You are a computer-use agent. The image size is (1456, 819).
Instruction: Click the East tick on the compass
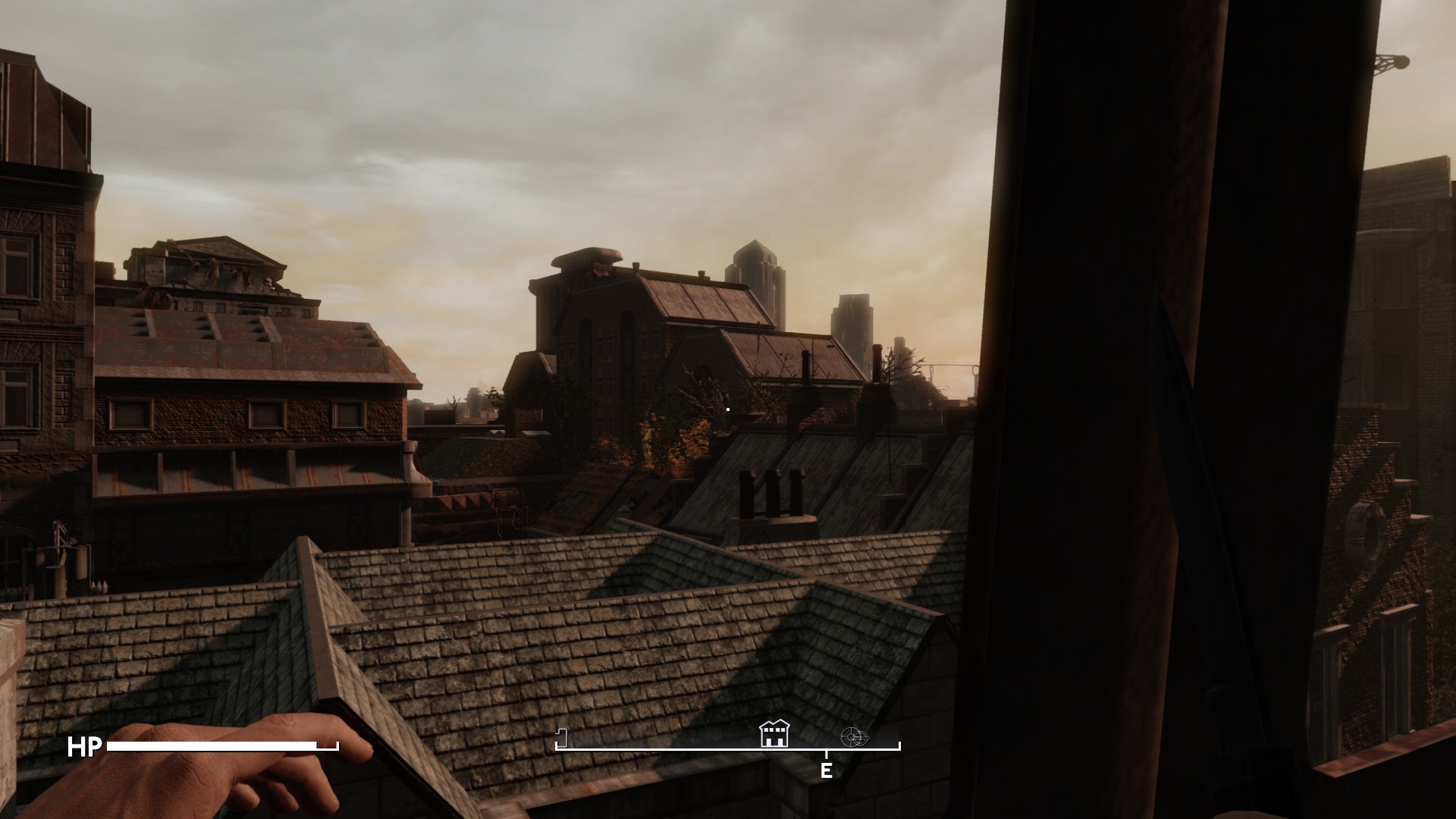[826, 769]
